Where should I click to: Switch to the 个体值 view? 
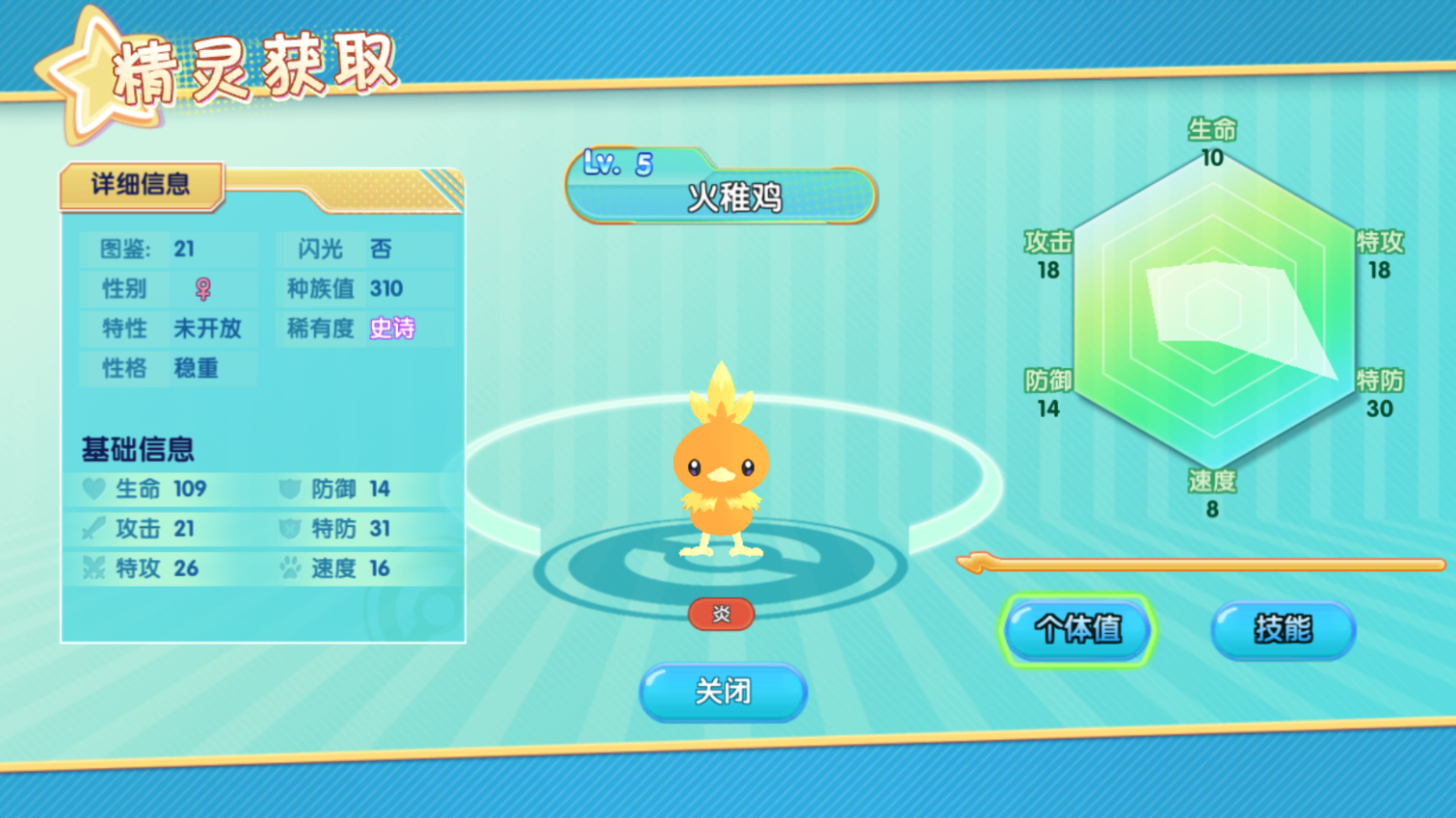[x=1077, y=630]
